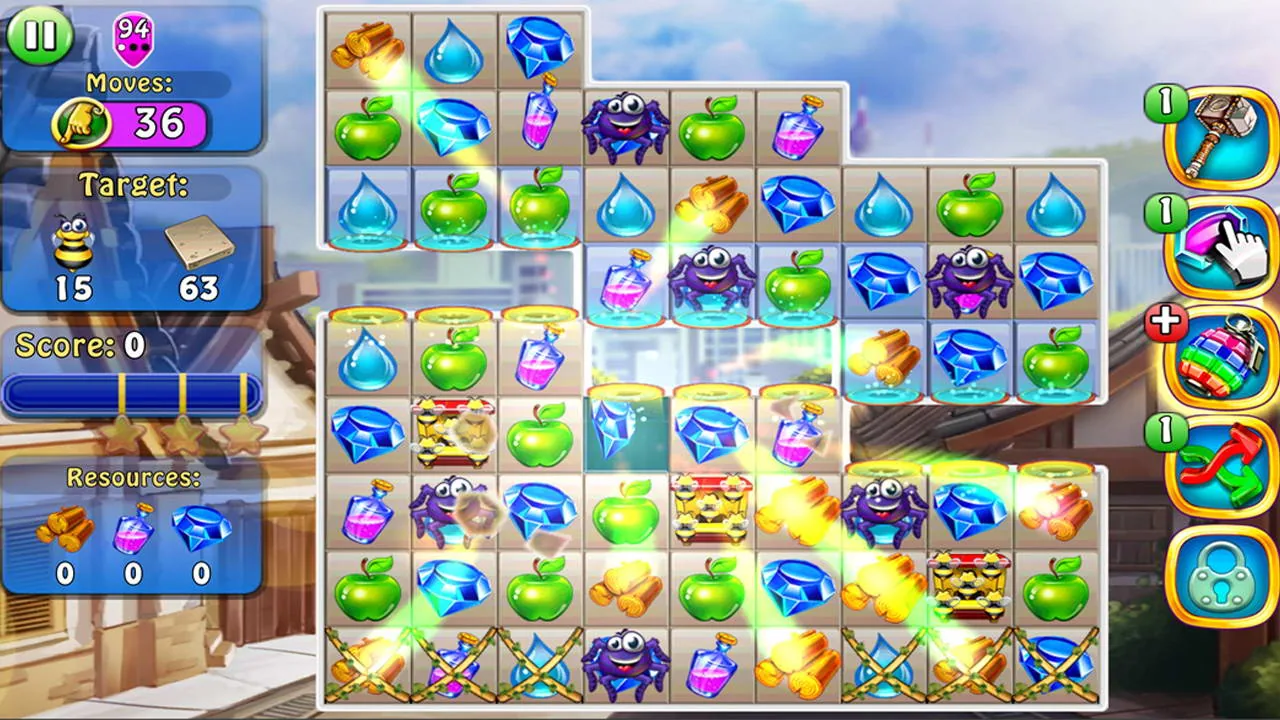
Task: Click the Resources panel header
Action: [136, 477]
